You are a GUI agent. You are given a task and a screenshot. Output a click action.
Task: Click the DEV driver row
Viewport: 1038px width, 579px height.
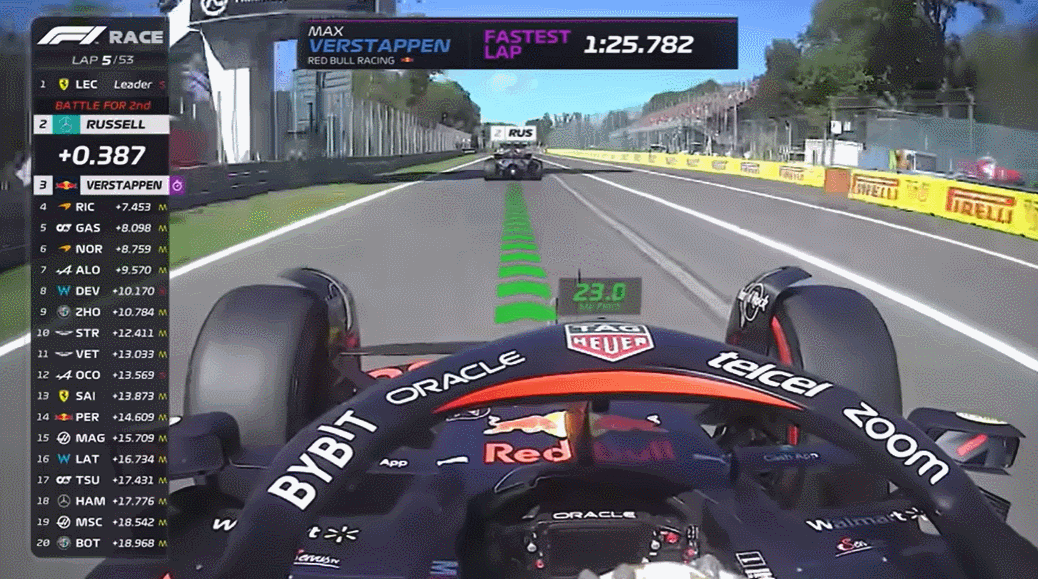point(100,291)
